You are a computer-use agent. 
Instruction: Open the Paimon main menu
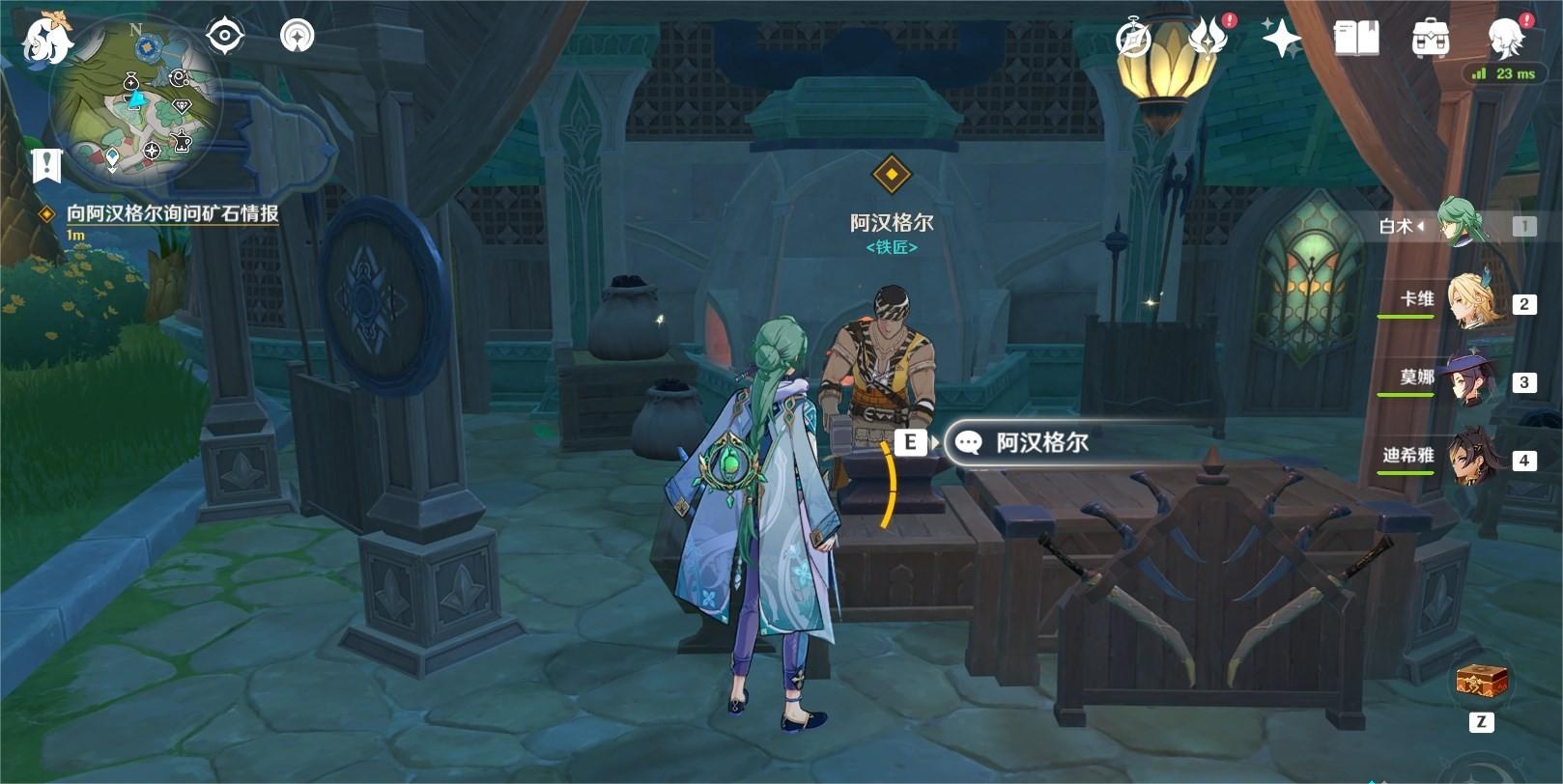(46, 41)
